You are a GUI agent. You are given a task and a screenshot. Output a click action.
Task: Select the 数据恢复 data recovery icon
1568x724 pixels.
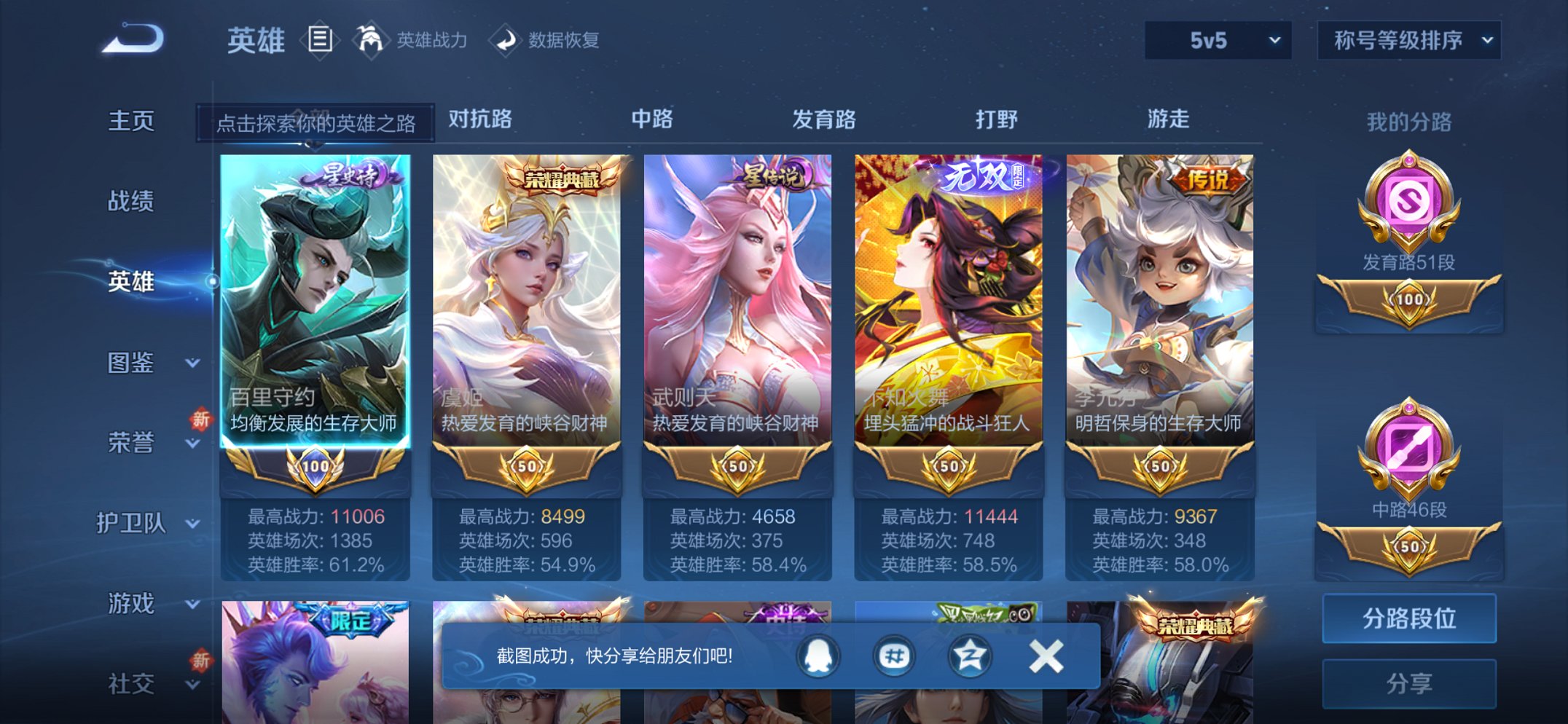[506, 40]
